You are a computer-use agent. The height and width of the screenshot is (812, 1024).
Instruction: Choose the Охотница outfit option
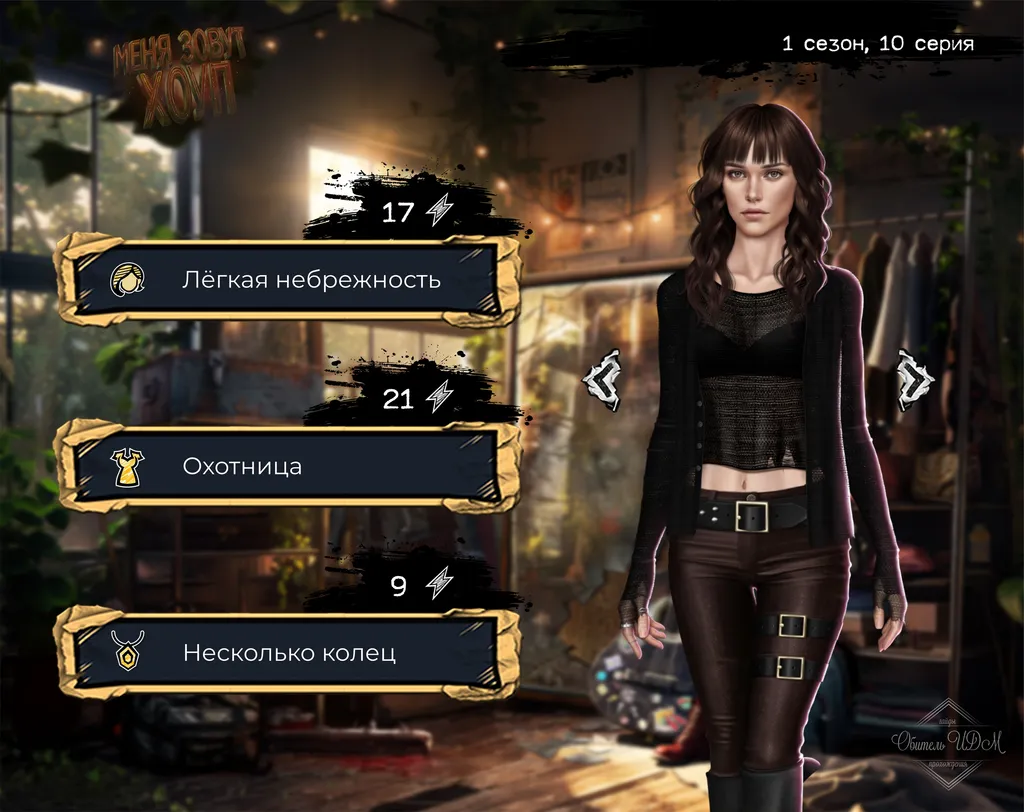pos(288,466)
